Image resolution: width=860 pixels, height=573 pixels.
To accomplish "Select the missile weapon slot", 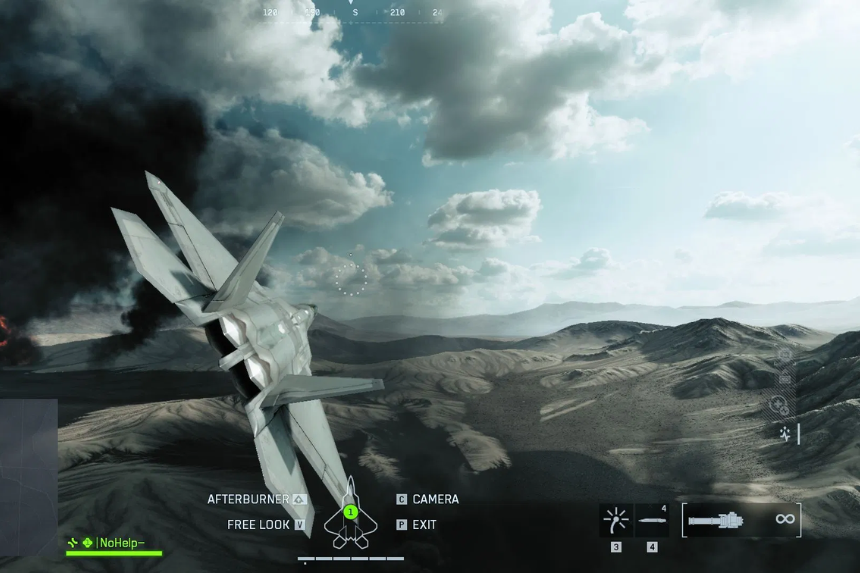I will [652, 520].
